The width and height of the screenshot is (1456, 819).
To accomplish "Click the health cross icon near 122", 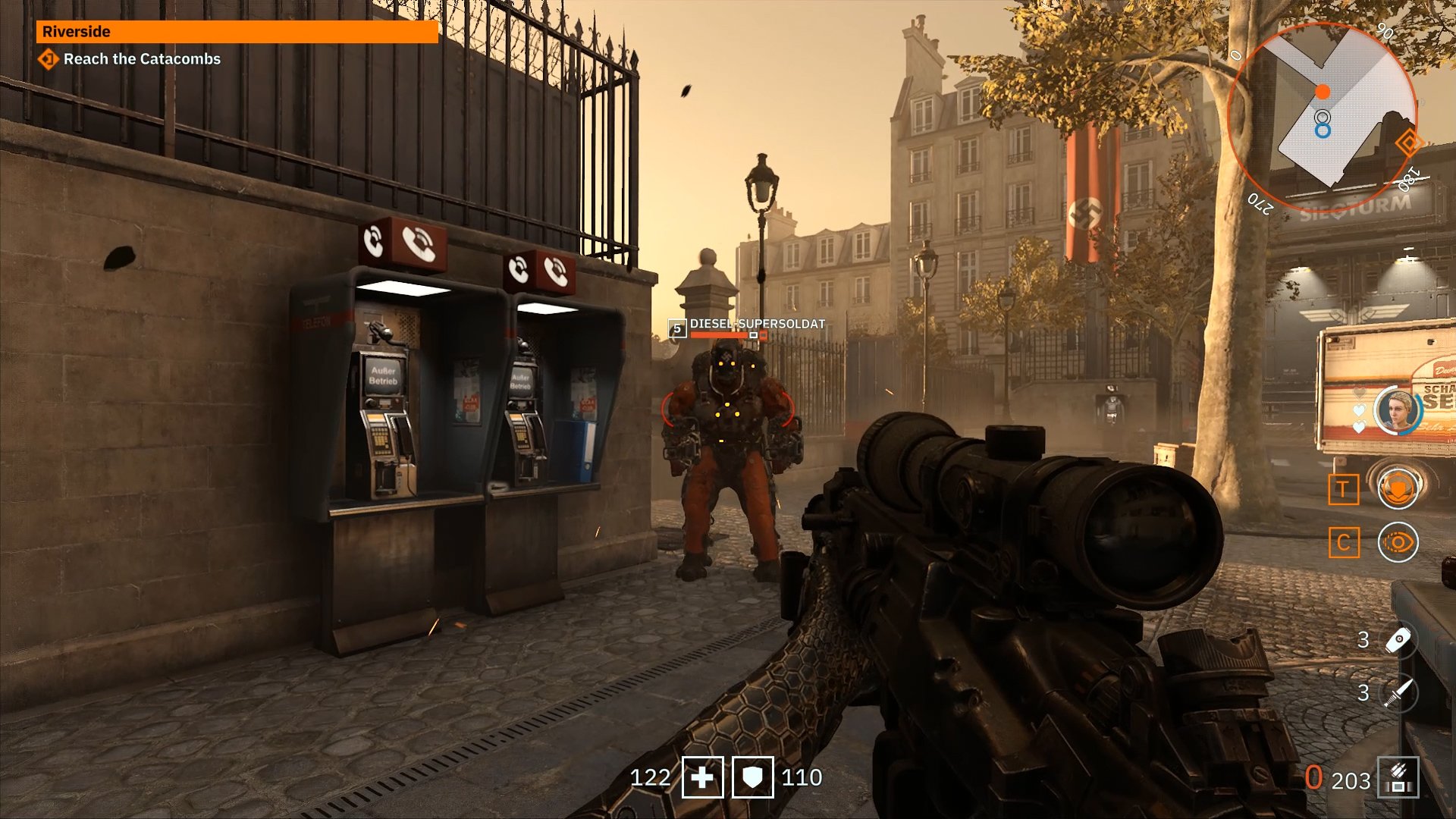I will pos(701,778).
